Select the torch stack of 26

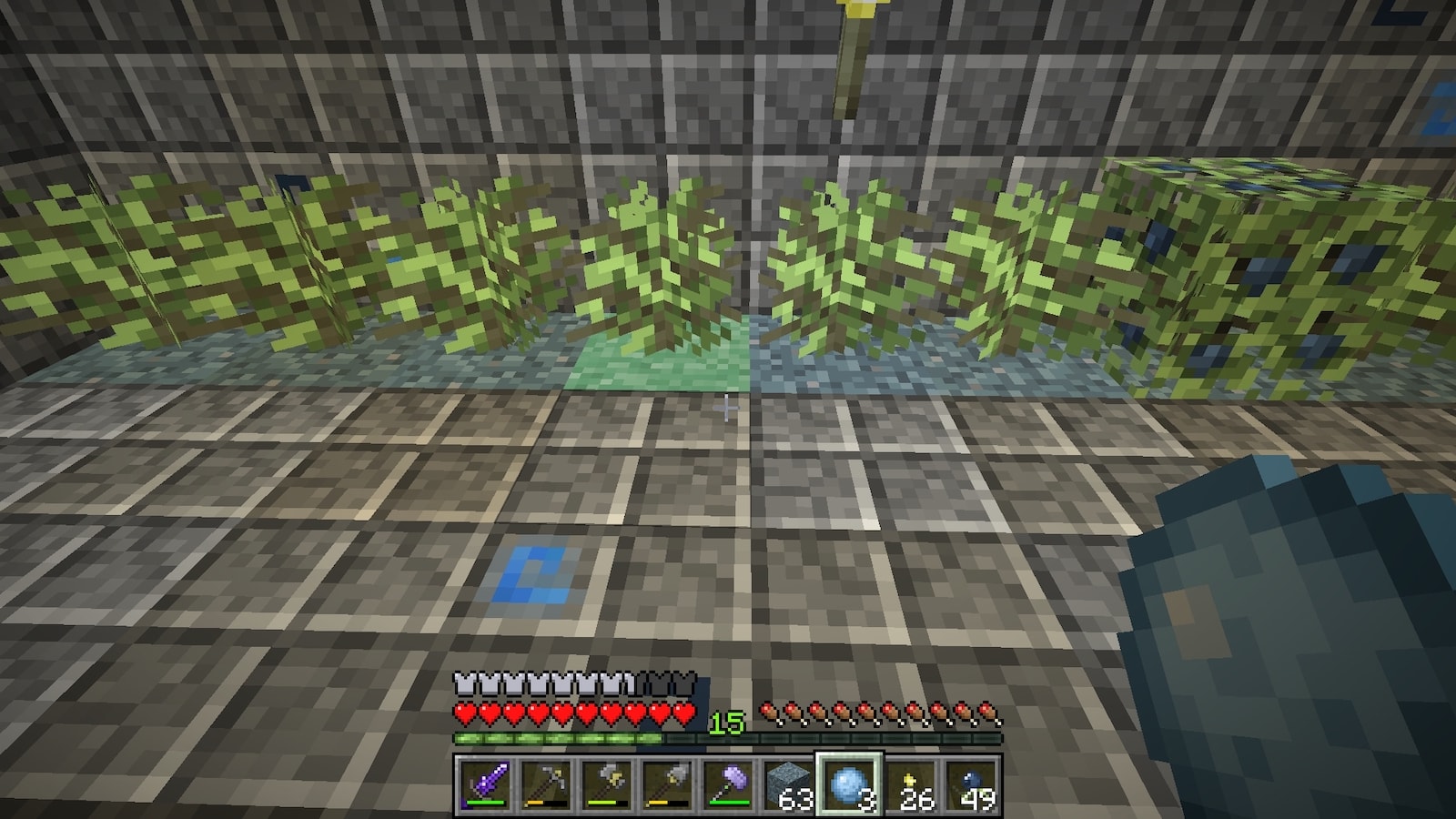click(x=911, y=784)
